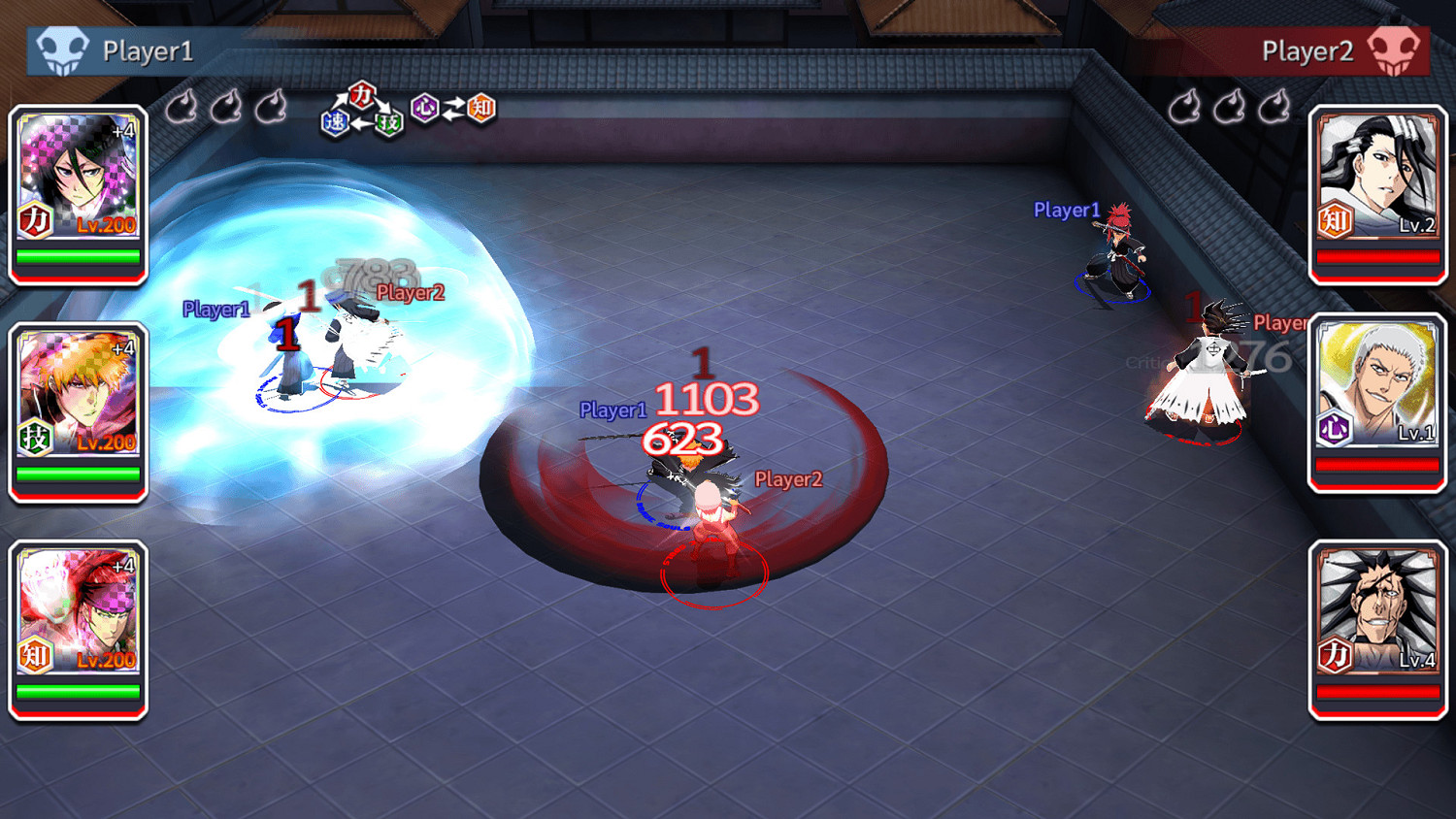This screenshot has width=1456, height=819.
Task: Select the blue Speed attribute icon
Action: (x=335, y=120)
